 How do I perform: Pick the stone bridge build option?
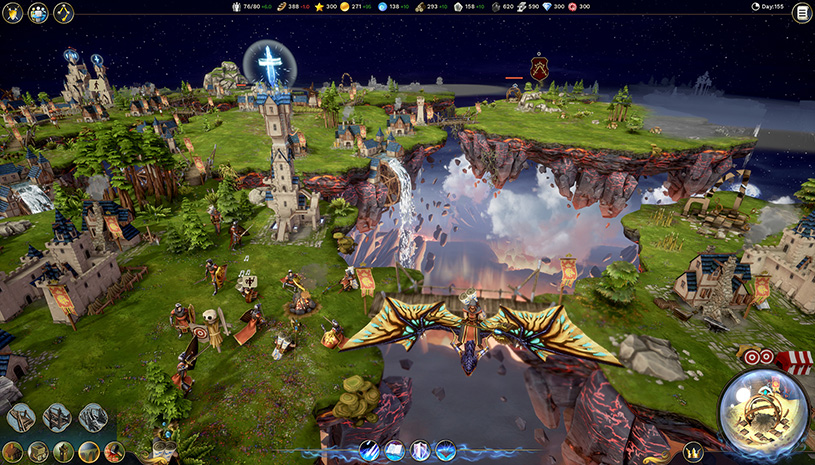tap(93, 417)
